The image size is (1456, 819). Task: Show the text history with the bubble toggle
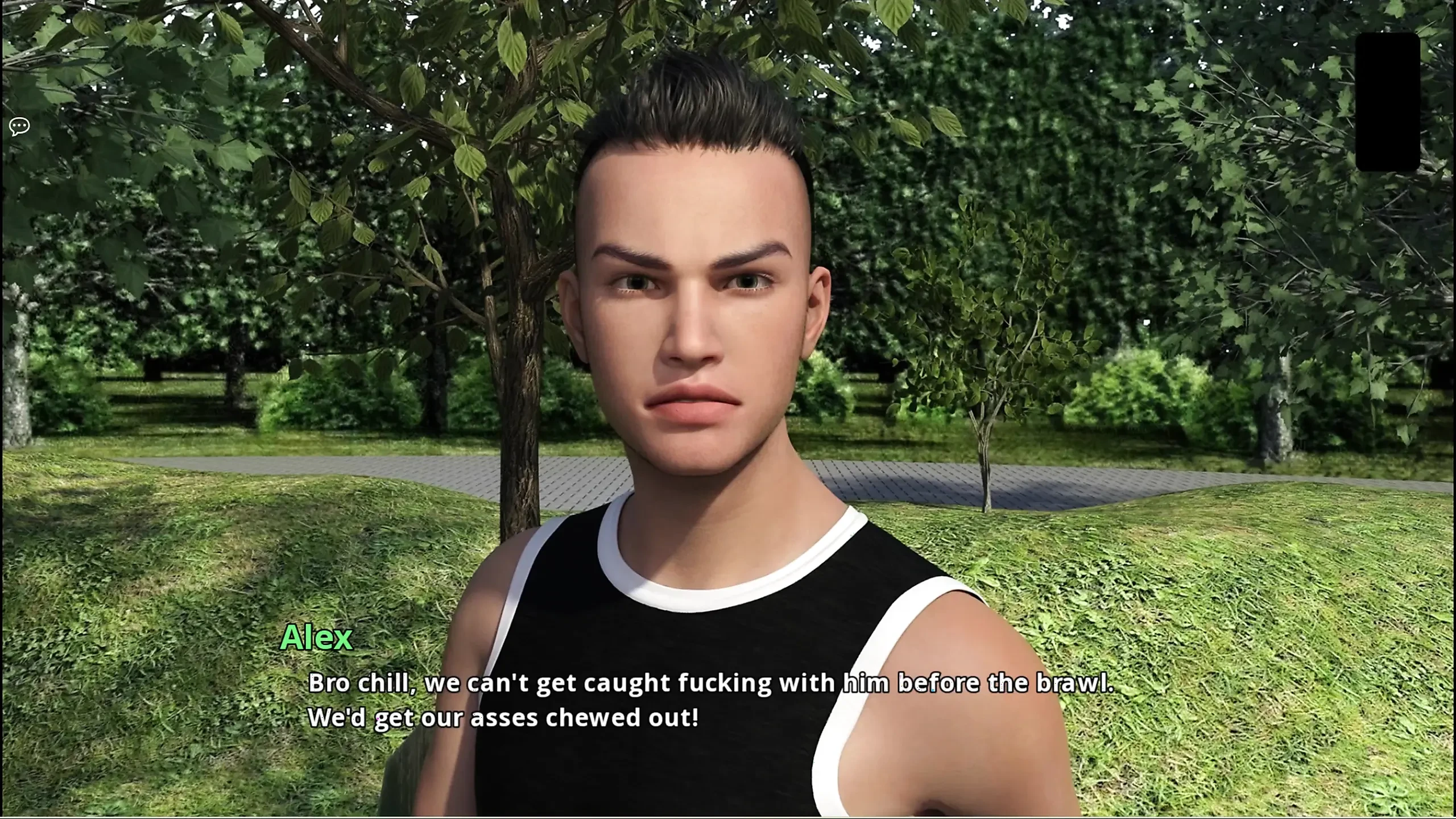click(x=19, y=125)
